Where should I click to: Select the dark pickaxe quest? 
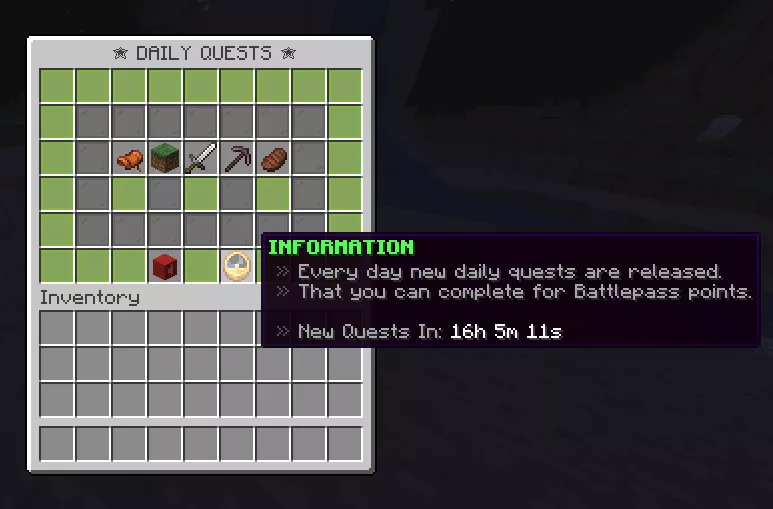point(237,158)
